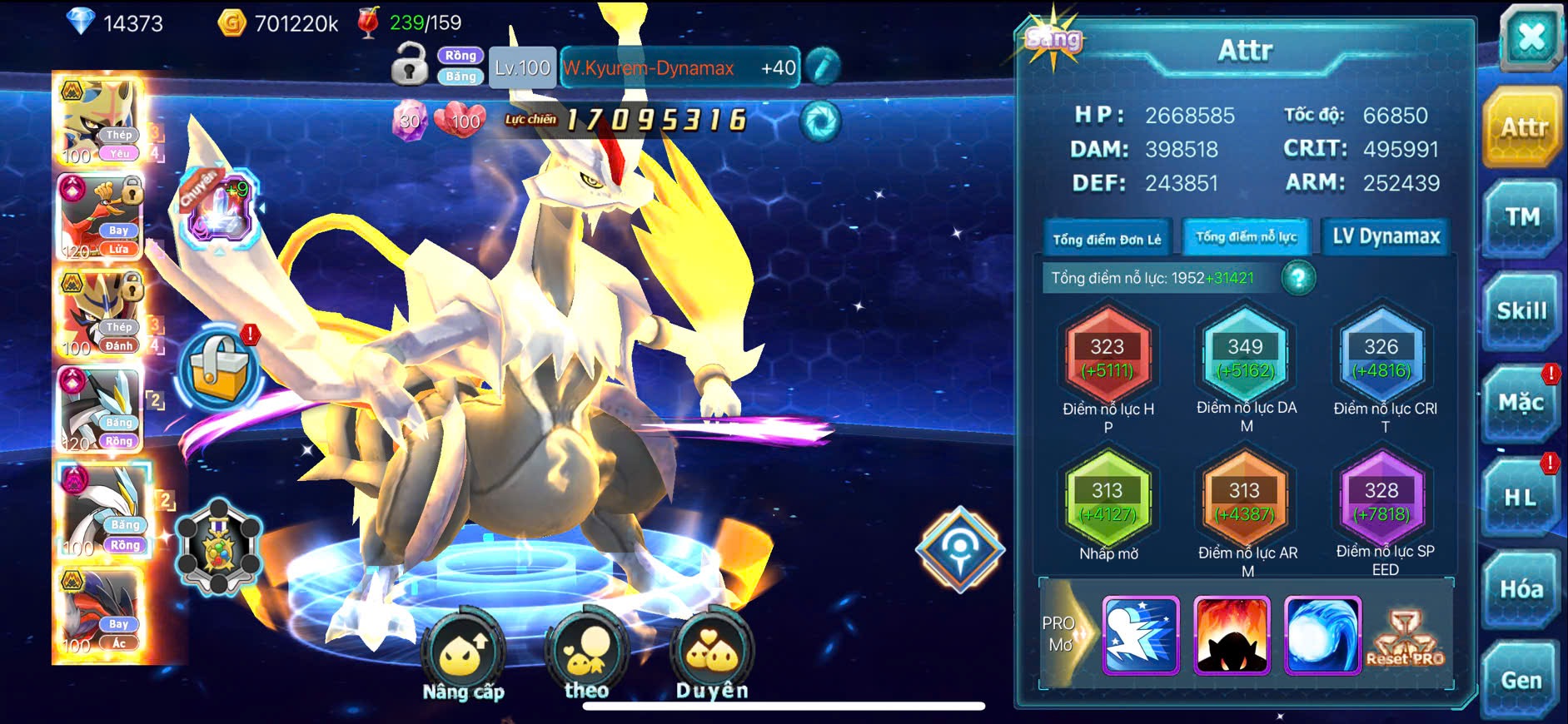Show the Tổng điểm Đơn Lẻ tab
Viewport: 1568px width, 724px height.
(x=1107, y=239)
